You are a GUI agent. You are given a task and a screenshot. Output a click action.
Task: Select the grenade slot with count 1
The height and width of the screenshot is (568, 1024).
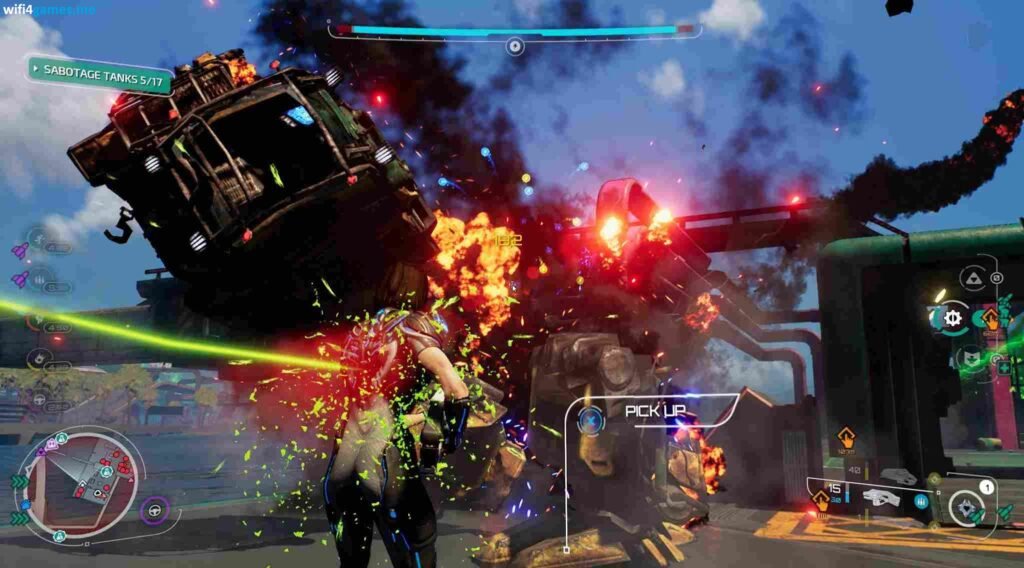point(967,505)
